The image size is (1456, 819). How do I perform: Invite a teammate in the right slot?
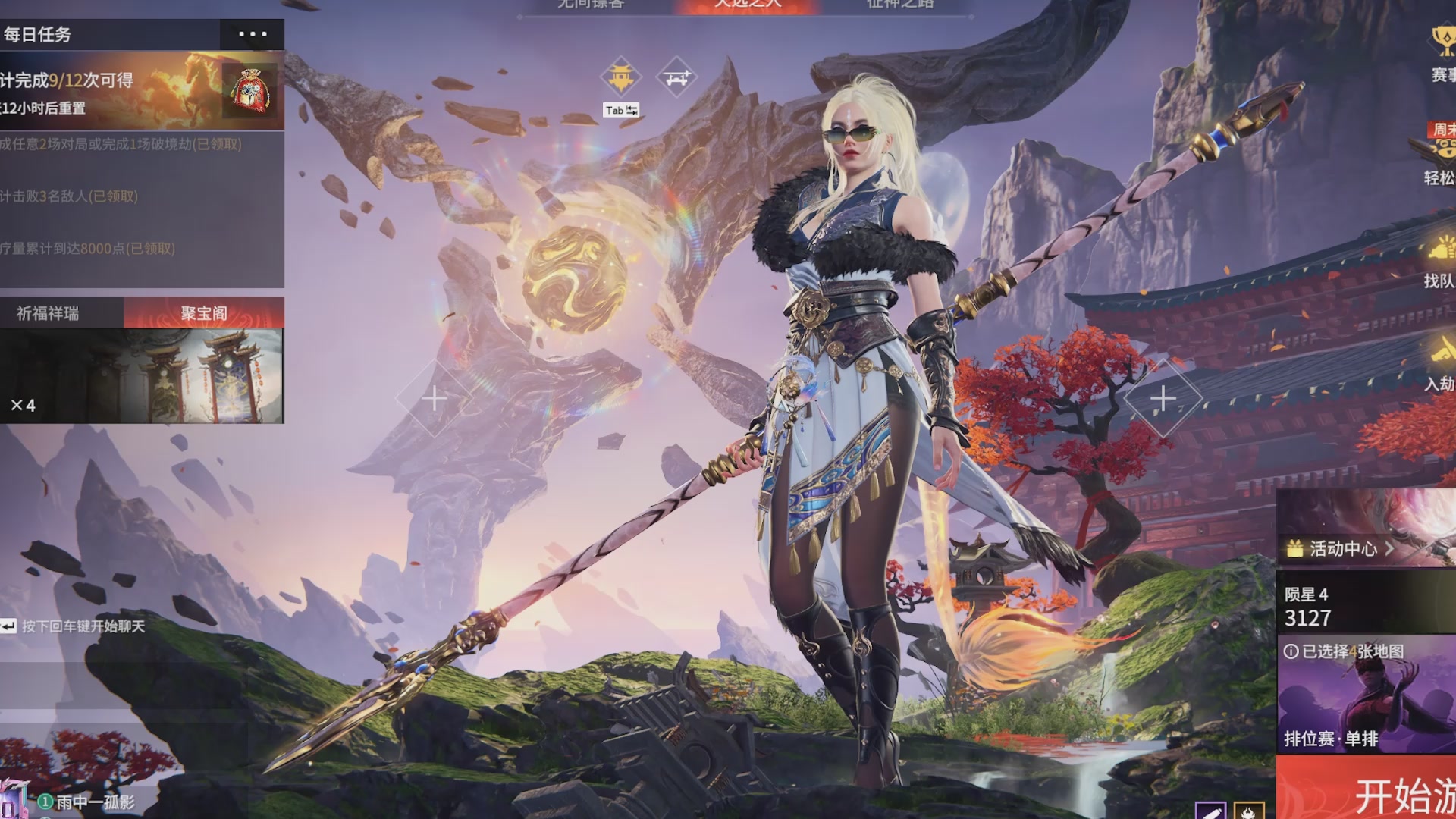[1163, 398]
